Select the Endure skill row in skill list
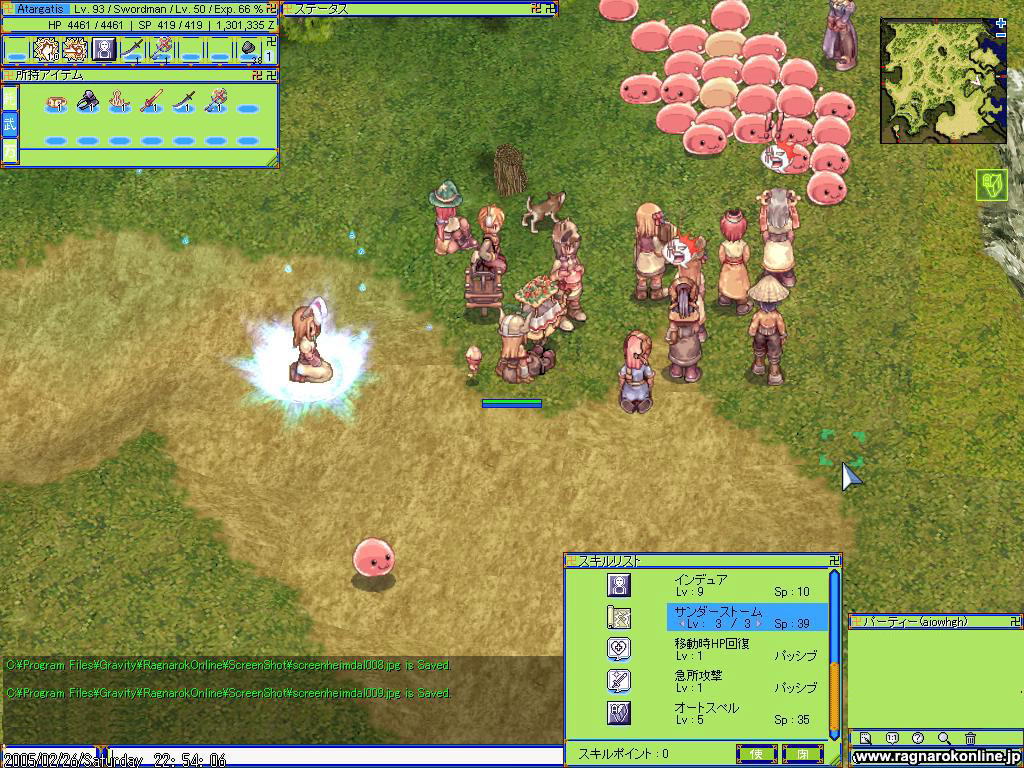 (x=700, y=585)
